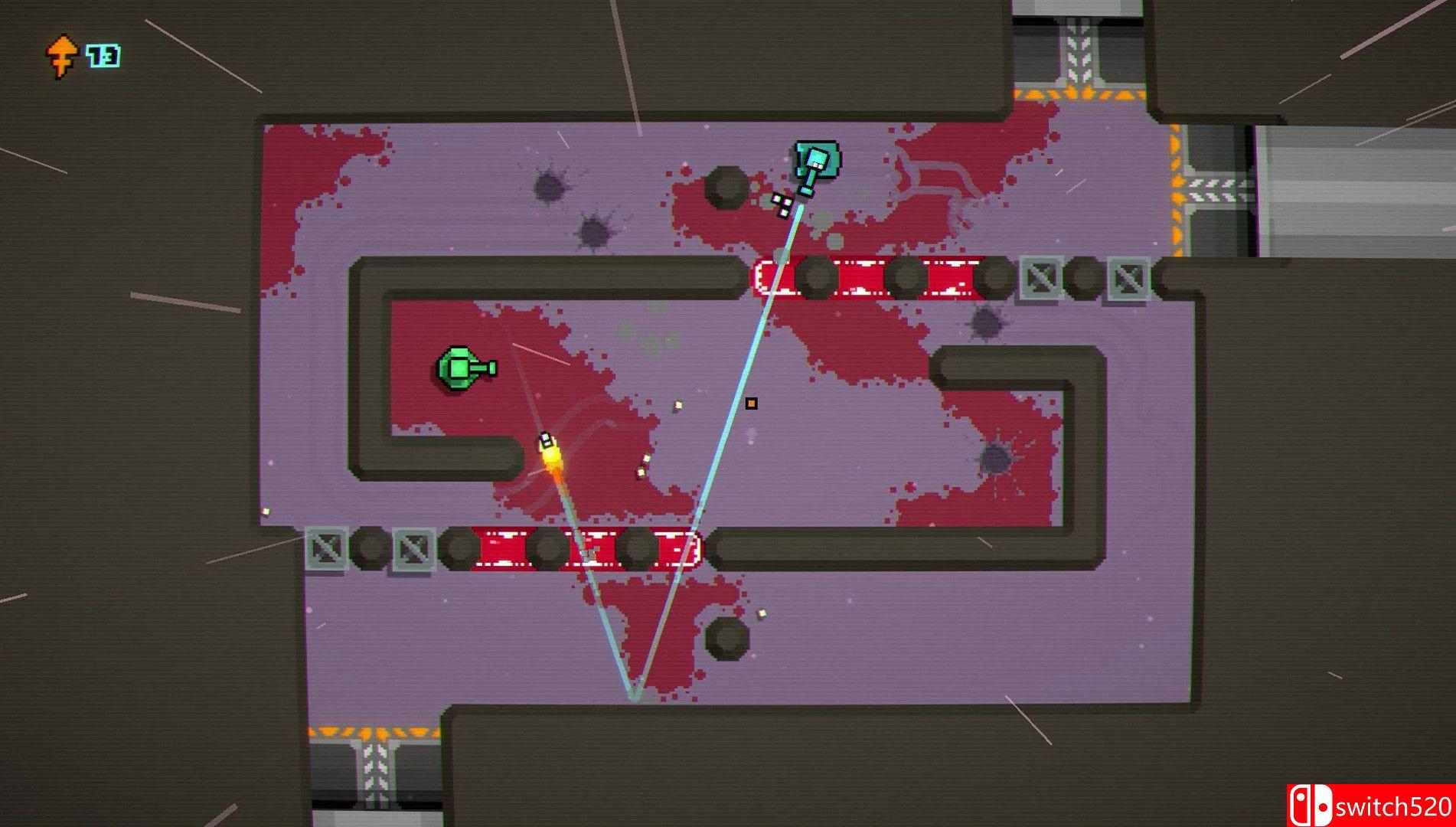Click the Nintendo Switch logo in the watermark
The image size is (1456, 827).
[x=1311, y=803]
